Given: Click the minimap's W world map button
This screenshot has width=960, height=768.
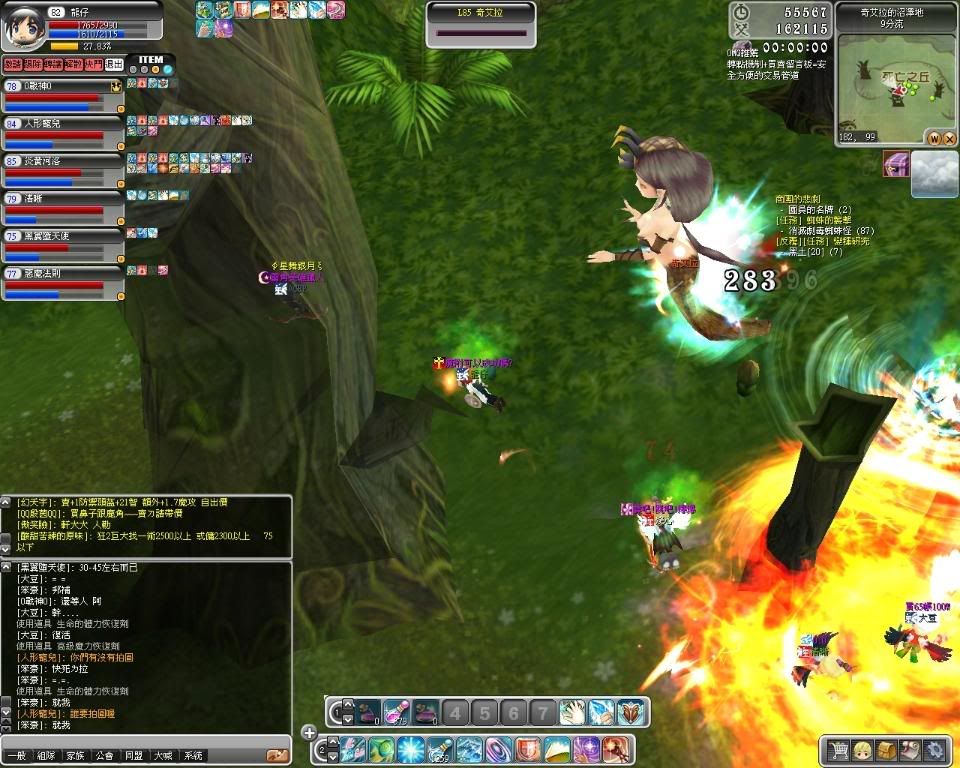Looking at the screenshot, I should coord(934,138).
